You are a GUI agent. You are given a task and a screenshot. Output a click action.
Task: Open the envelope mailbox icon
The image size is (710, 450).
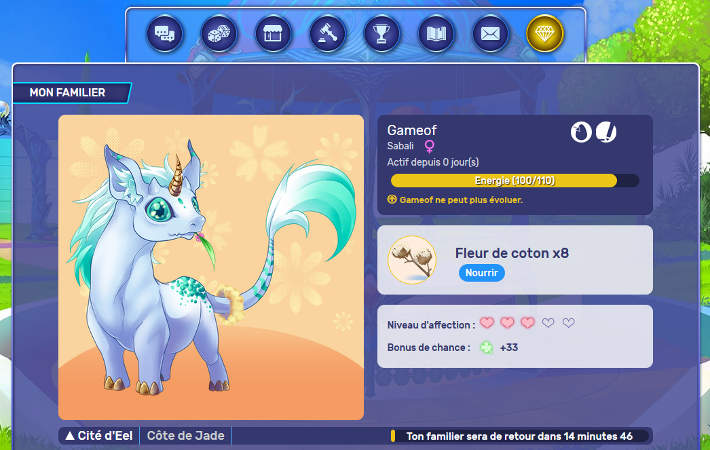[x=489, y=33]
